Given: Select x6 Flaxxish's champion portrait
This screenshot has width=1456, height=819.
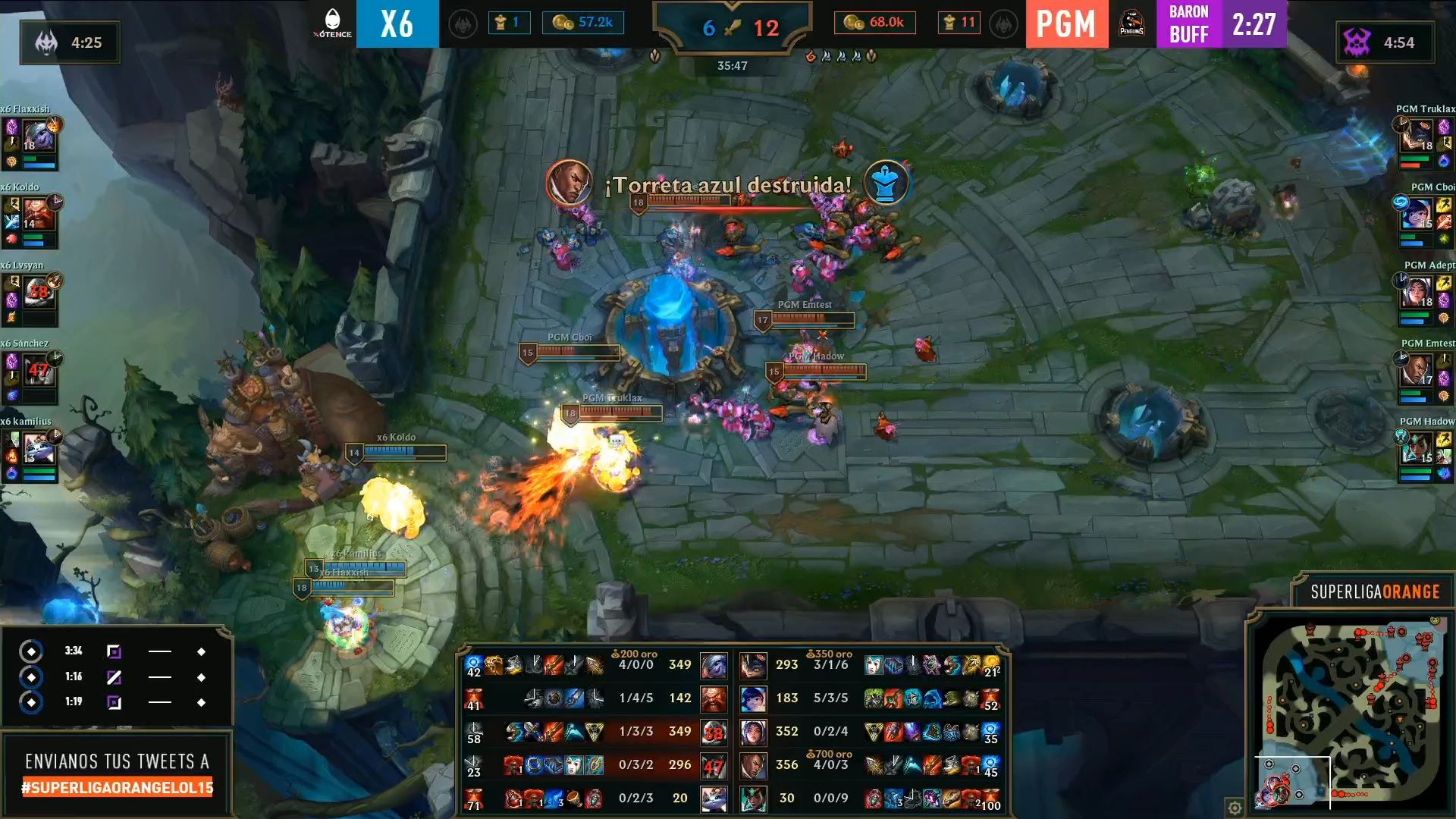Looking at the screenshot, I should point(38,137).
